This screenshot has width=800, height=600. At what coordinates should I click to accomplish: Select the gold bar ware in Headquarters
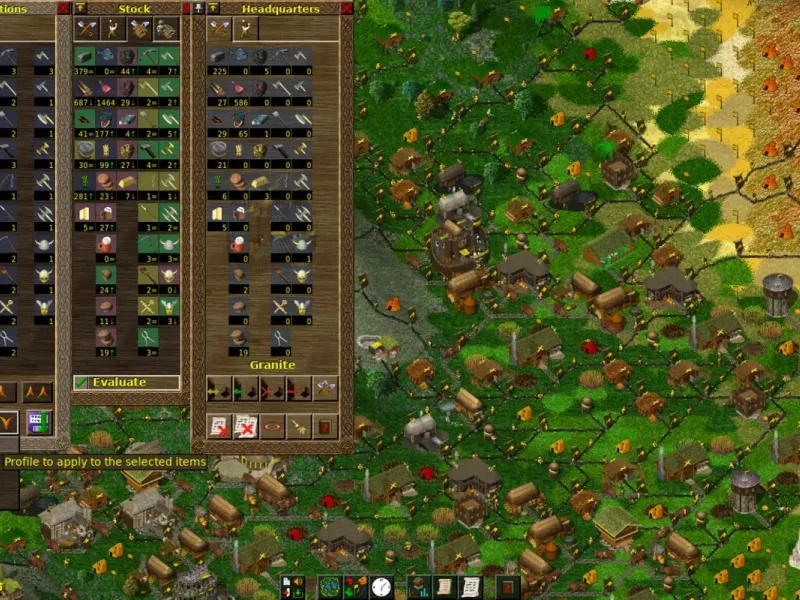[261, 183]
